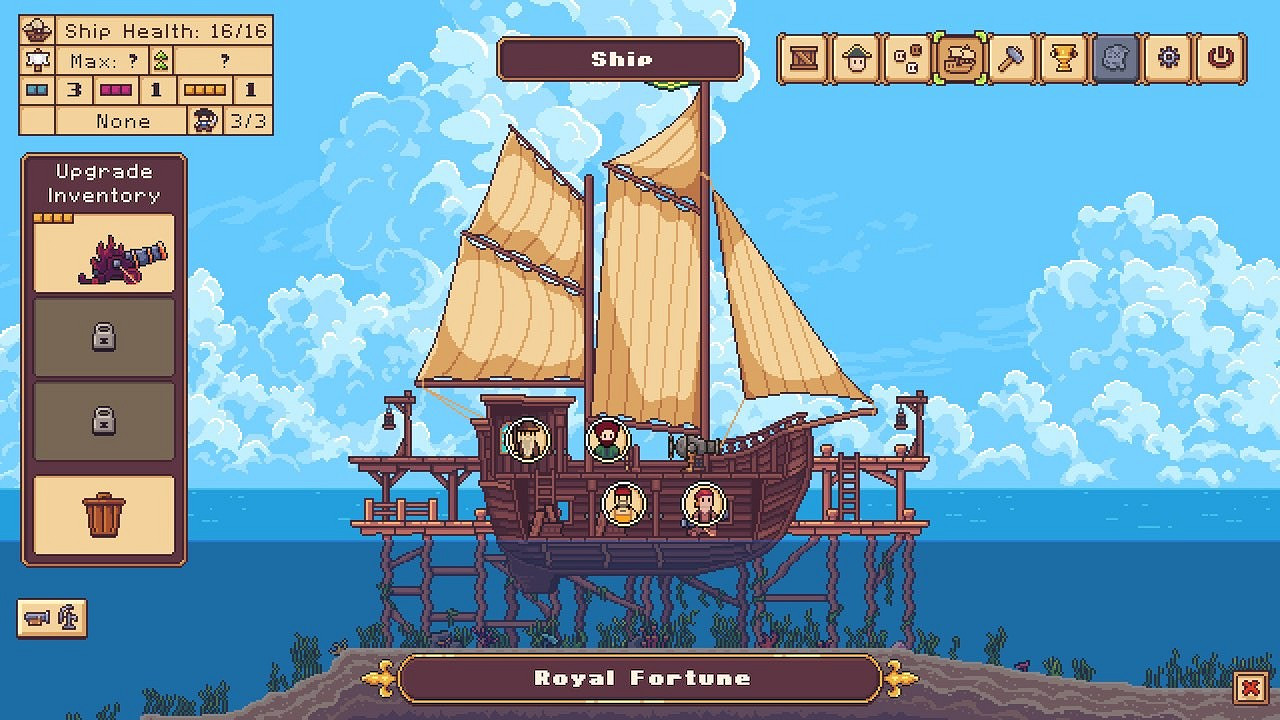Open the settings gear icon
Screen dimensions: 1280x720
(1167, 59)
